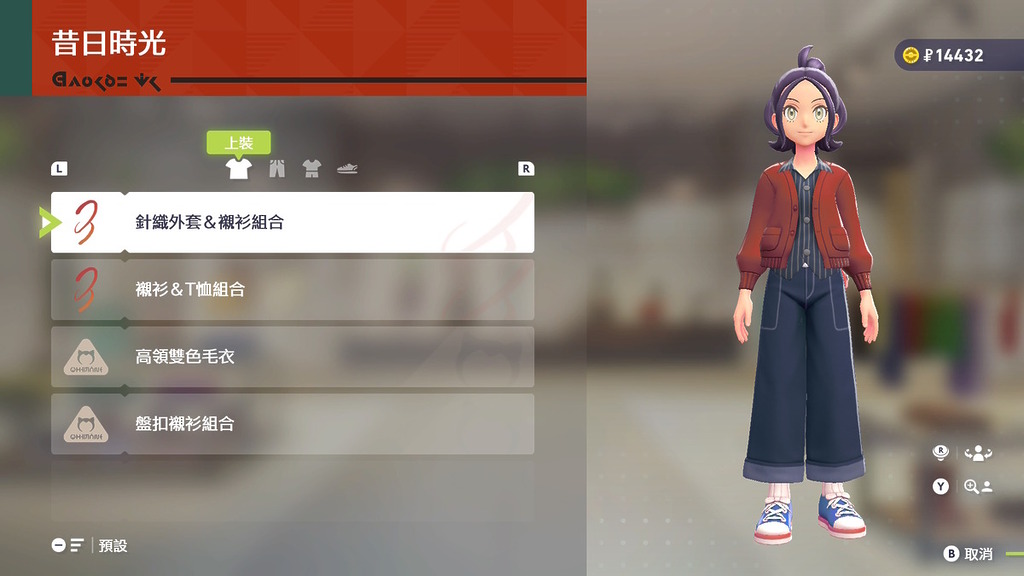Click the 取消 cancel option
The height and width of the screenshot is (576, 1024).
pyautogui.click(x=969, y=554)
